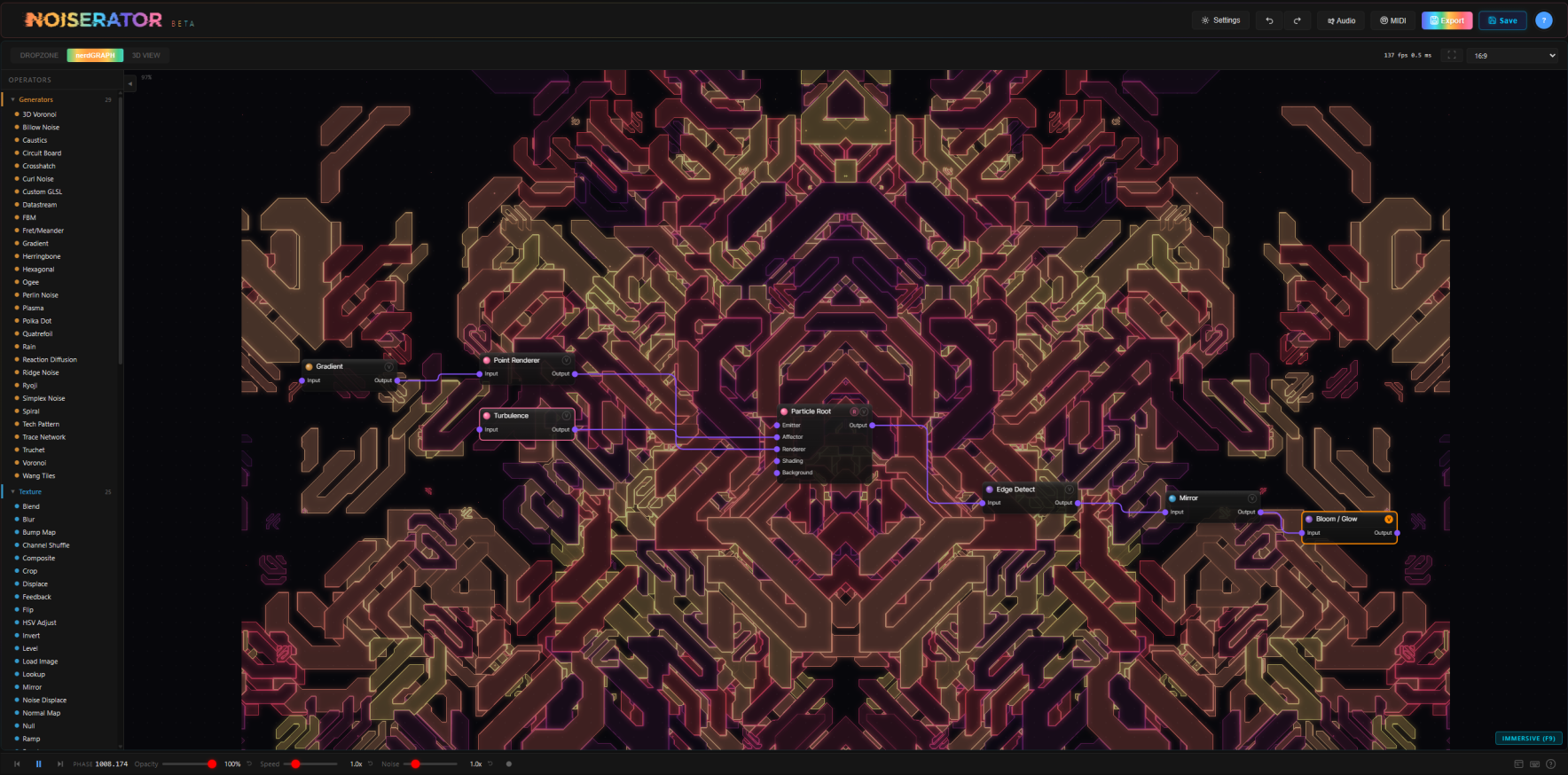The width and height of the screenshot is (1568, 775).
Task: Select the Voronoi generator in the operators list
Action: tap(33, 462)
